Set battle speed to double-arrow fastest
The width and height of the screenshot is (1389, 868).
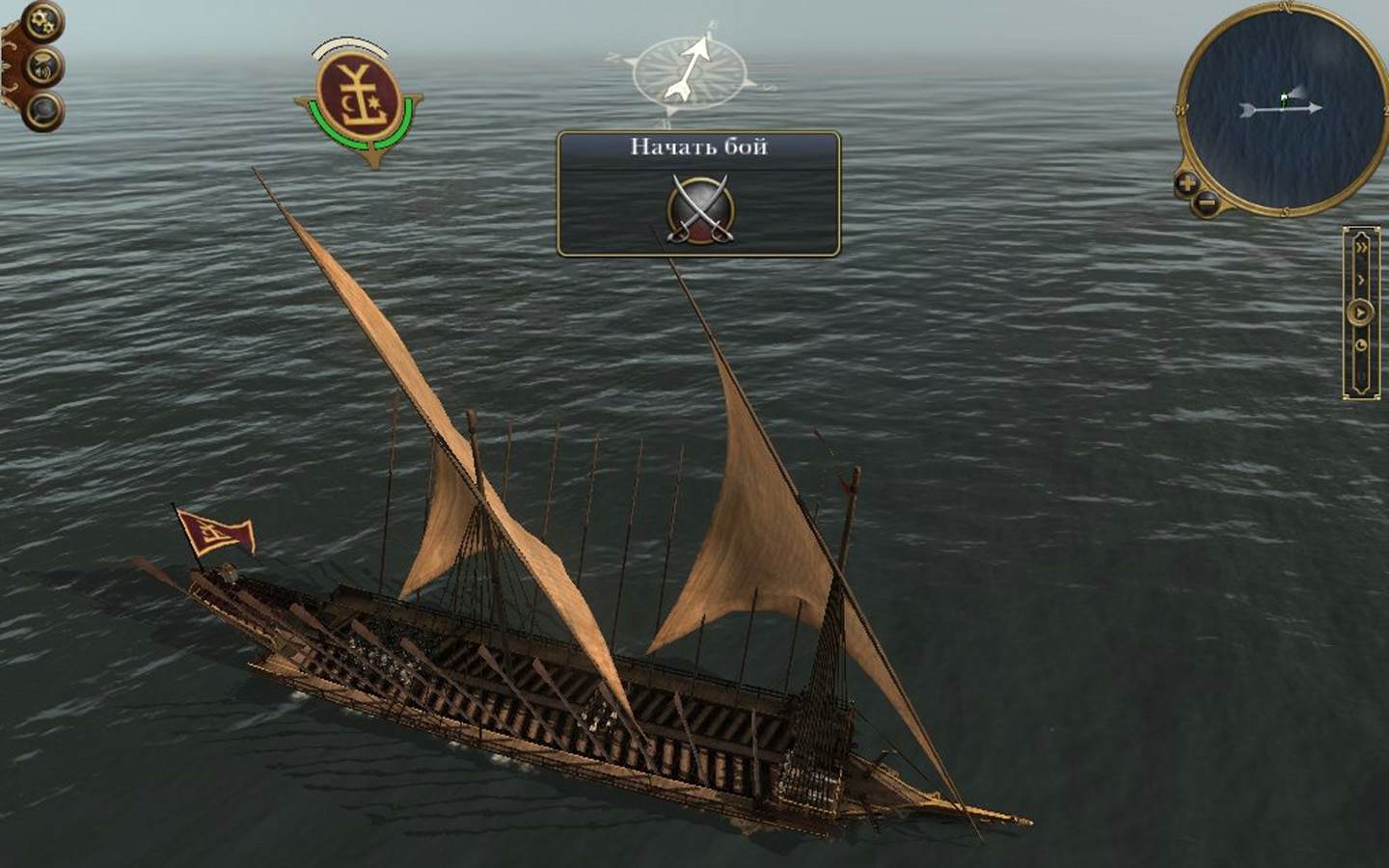tap(1361, 247)
